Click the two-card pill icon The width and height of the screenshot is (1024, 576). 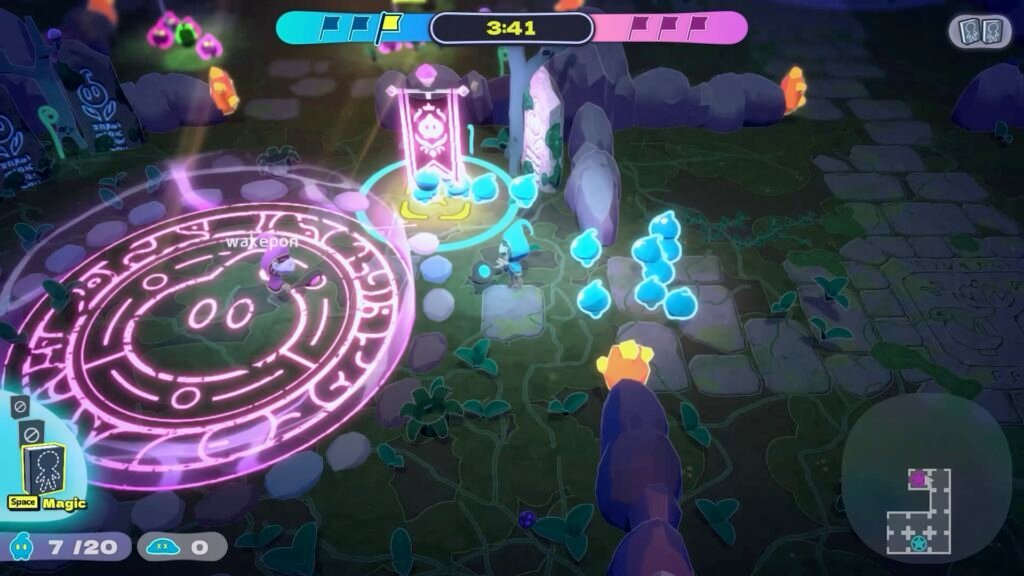click(979, 31)
